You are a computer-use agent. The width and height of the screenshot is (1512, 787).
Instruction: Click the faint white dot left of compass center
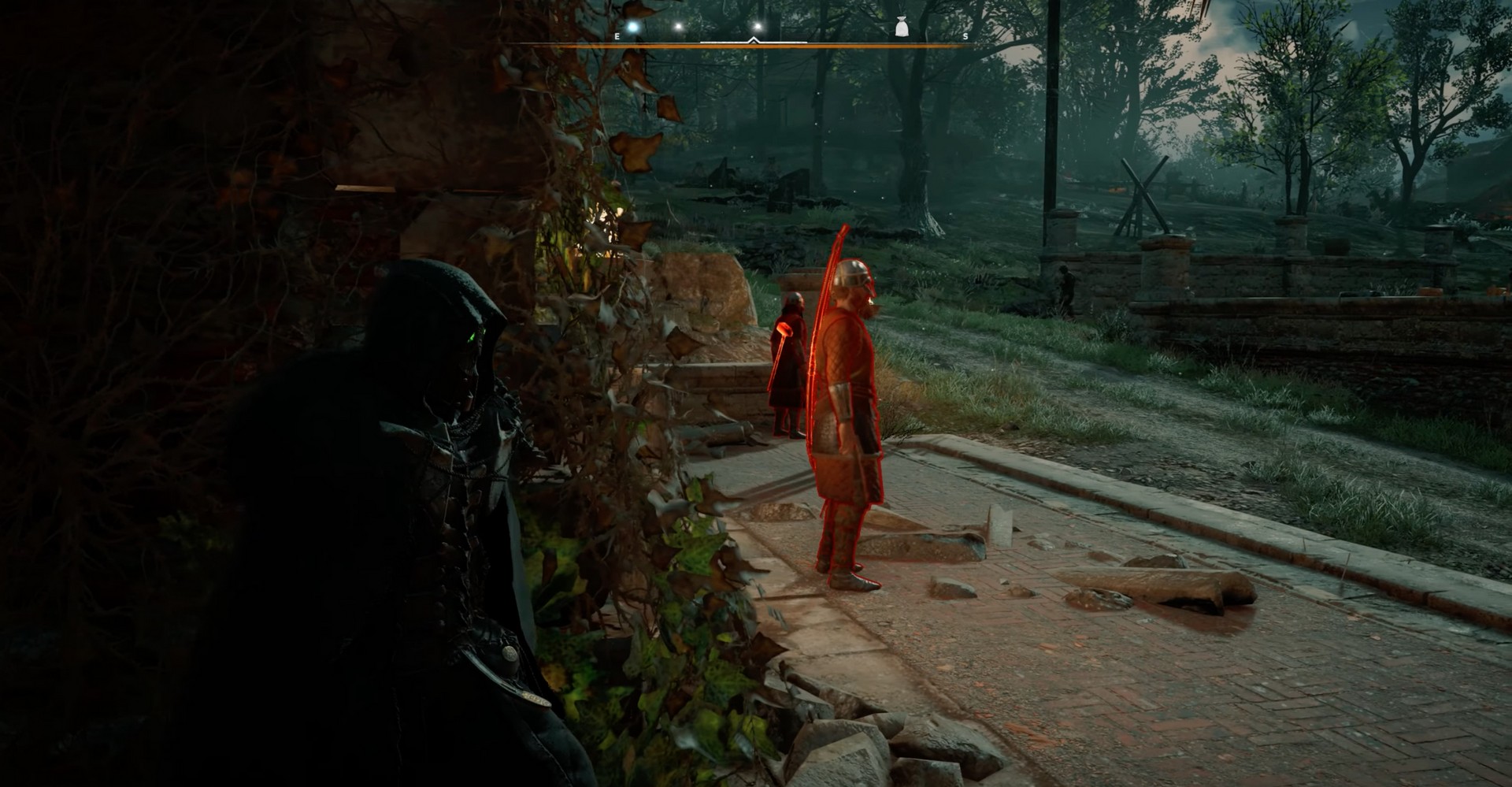tap(679, 26)
